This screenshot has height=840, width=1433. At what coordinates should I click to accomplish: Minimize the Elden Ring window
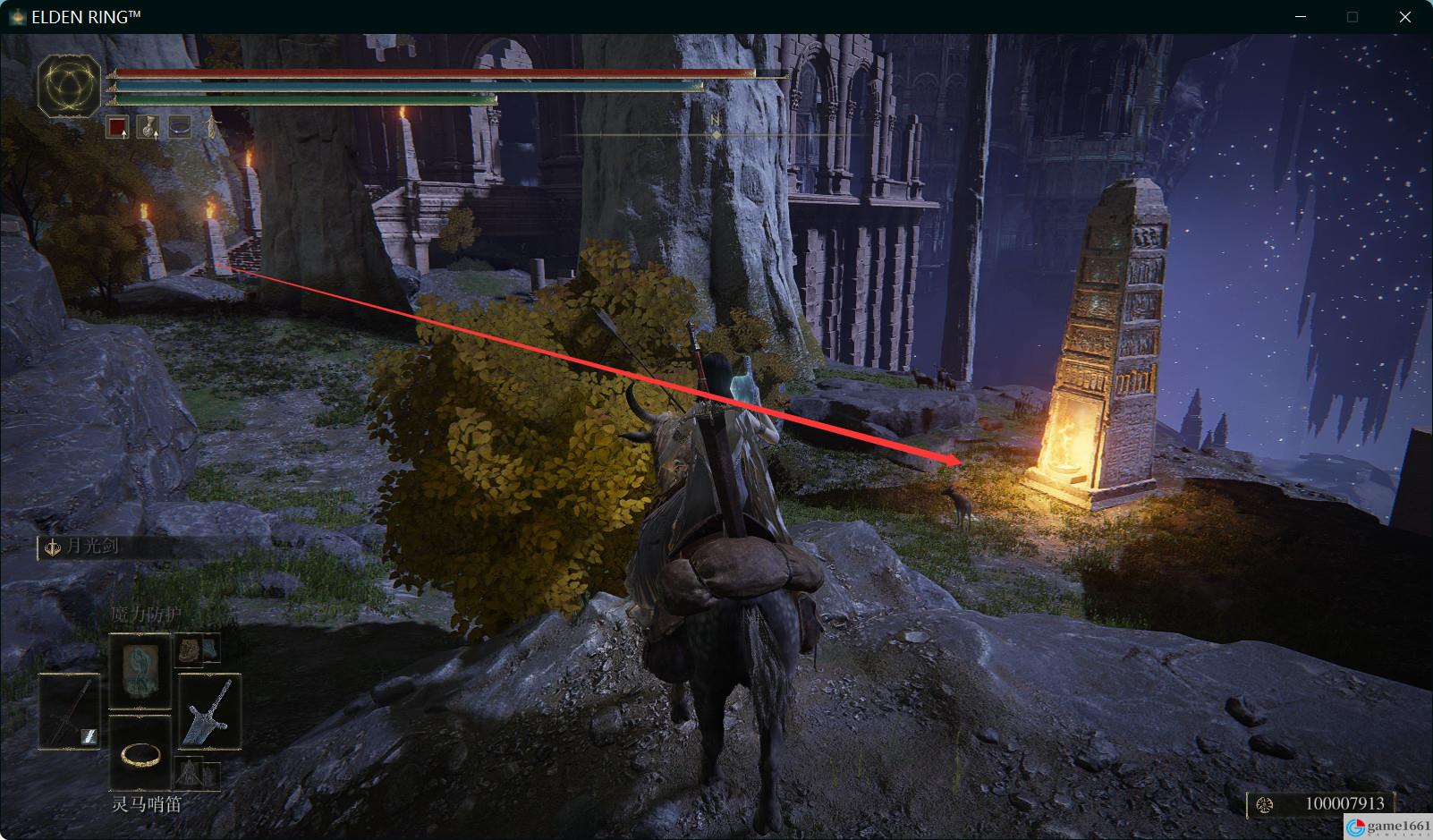(1301, 17)
